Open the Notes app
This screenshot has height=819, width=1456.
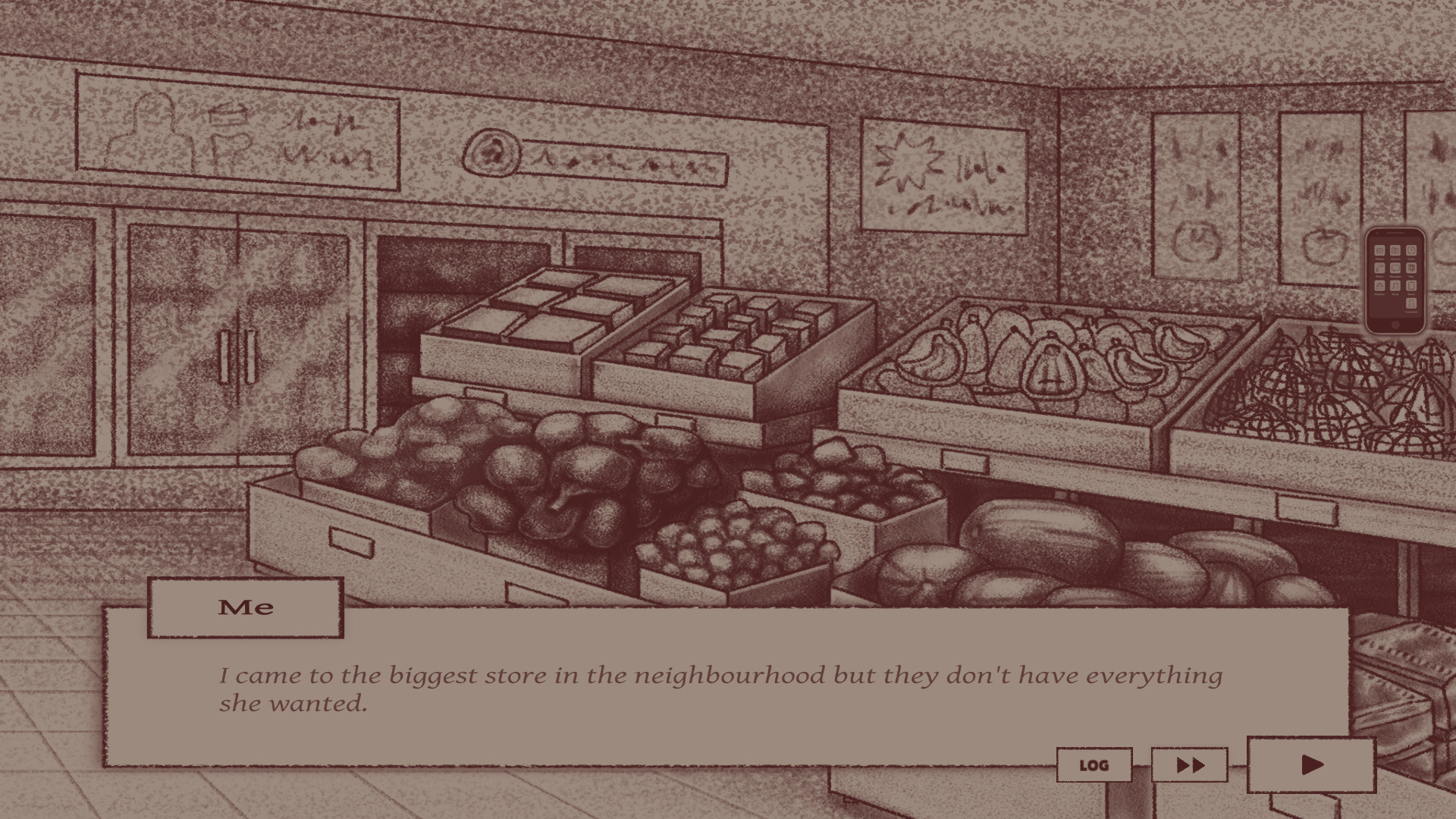click(1411, 285)
